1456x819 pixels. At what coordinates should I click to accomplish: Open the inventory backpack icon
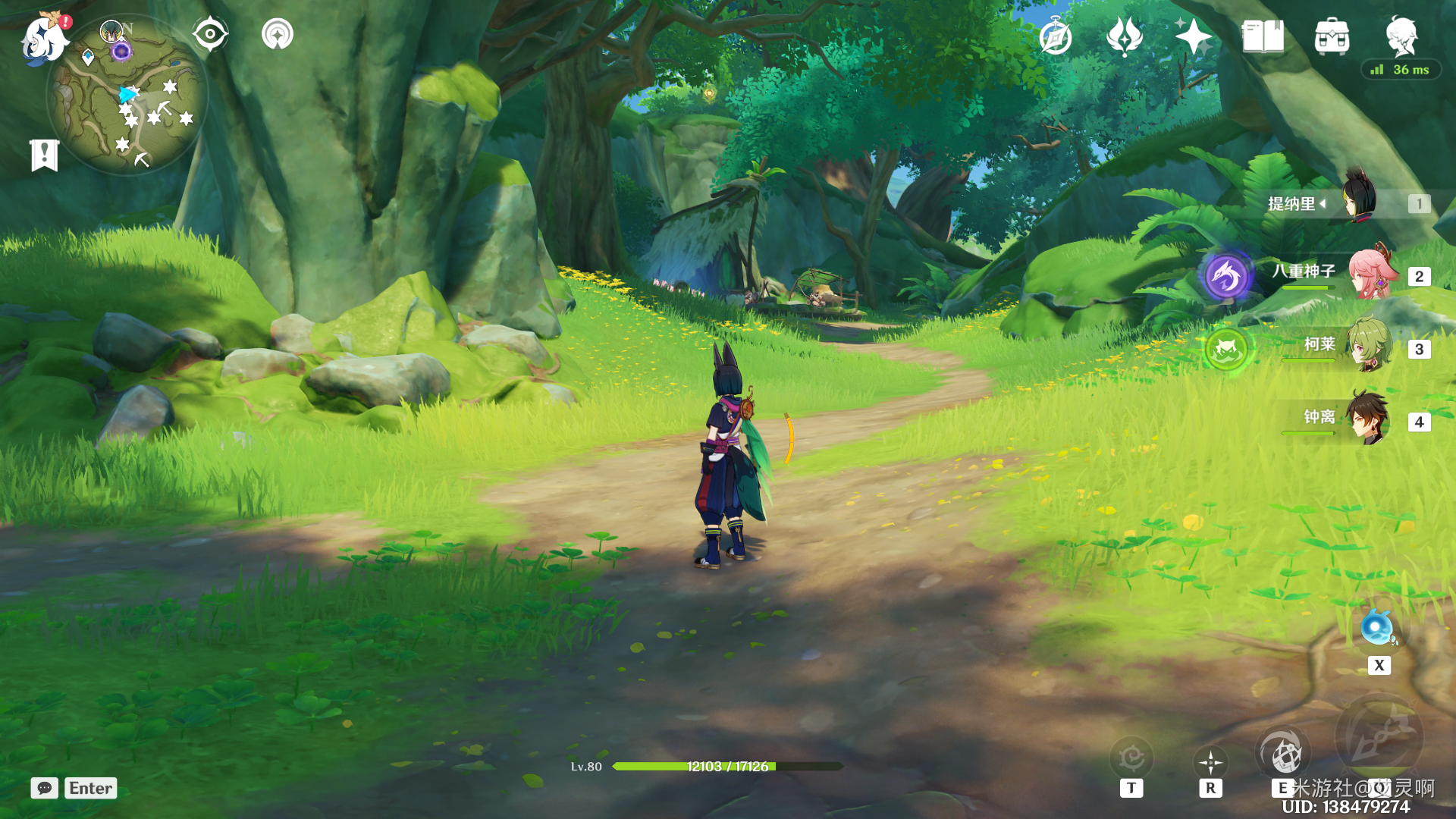coord(1332,36)
